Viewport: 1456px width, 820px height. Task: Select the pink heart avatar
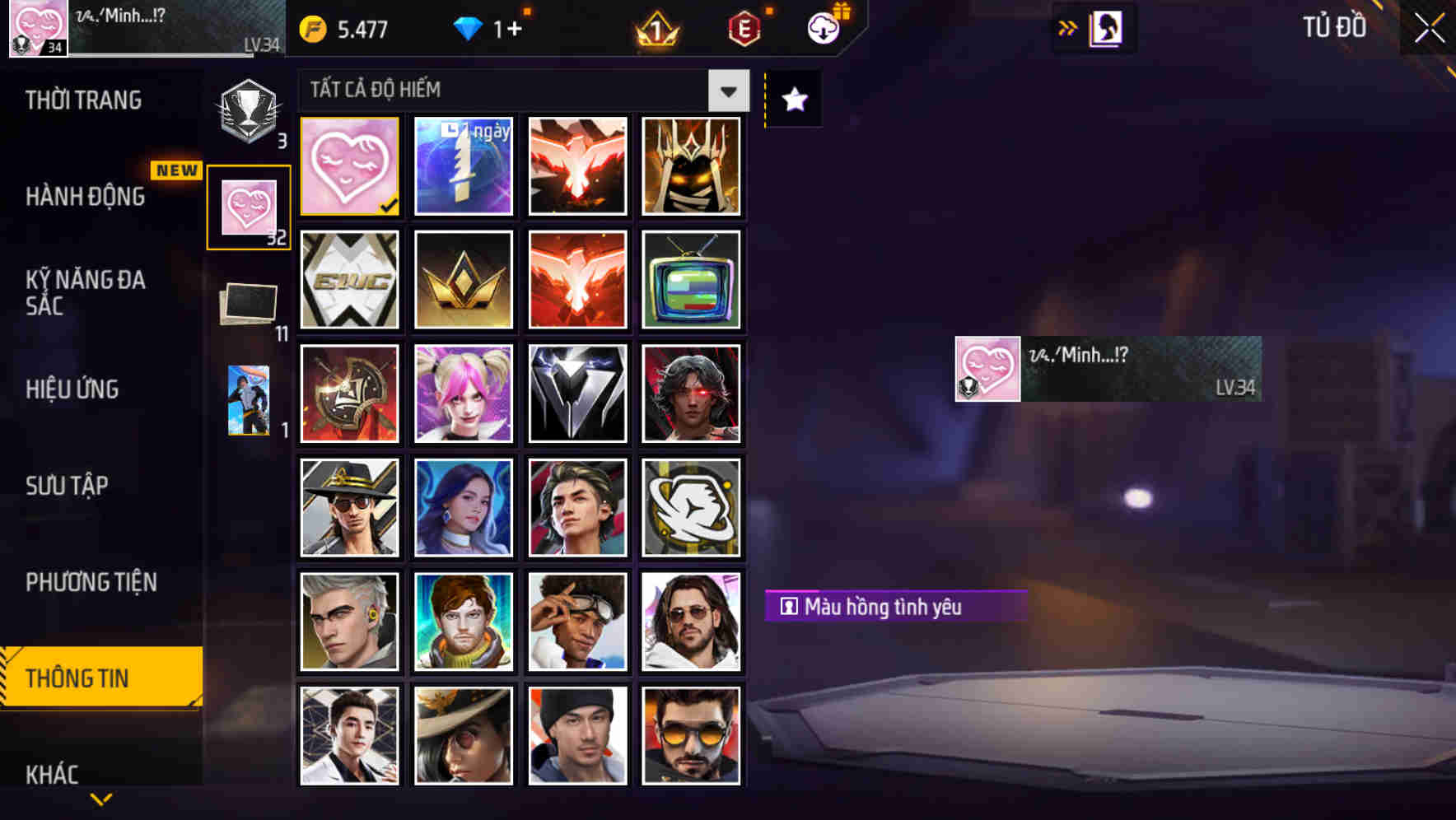[348, 165]
